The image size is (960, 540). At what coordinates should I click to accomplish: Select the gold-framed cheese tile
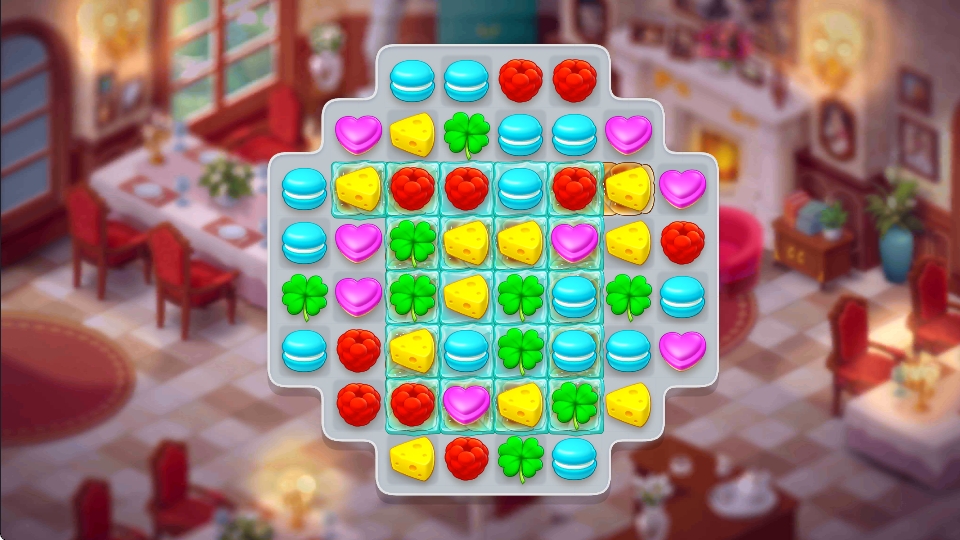pos(628,188)
